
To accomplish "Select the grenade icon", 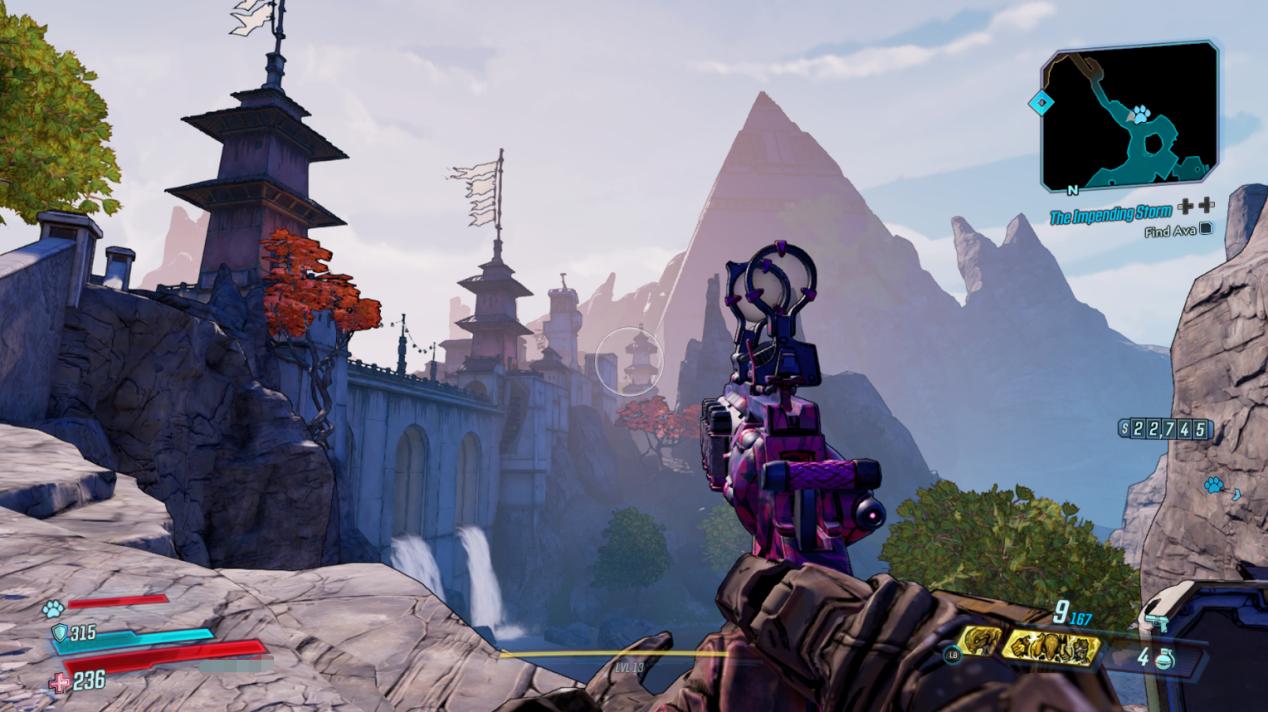I will pyautogui.click(x=1164, y=659).
